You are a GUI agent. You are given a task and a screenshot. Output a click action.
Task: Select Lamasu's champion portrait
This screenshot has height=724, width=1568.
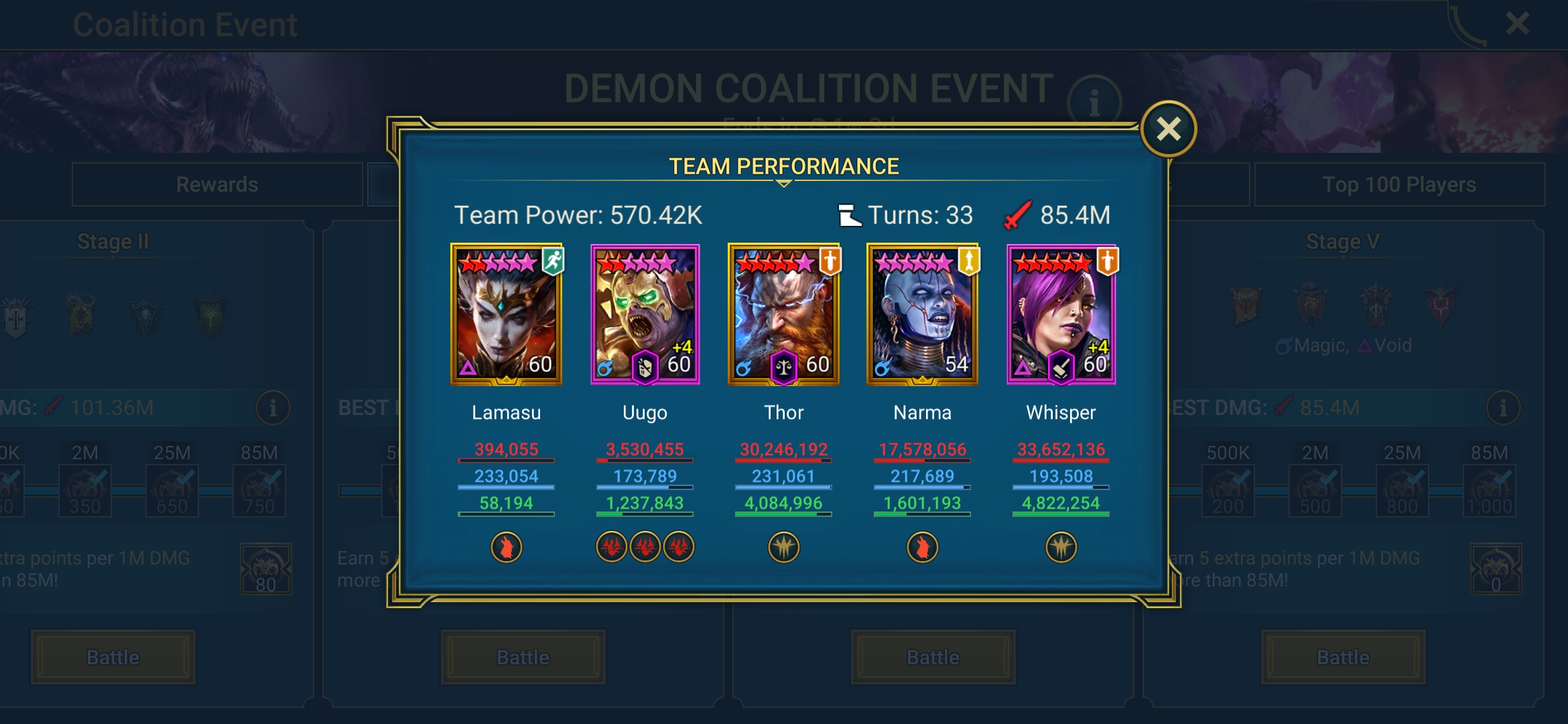click(507, 314)
